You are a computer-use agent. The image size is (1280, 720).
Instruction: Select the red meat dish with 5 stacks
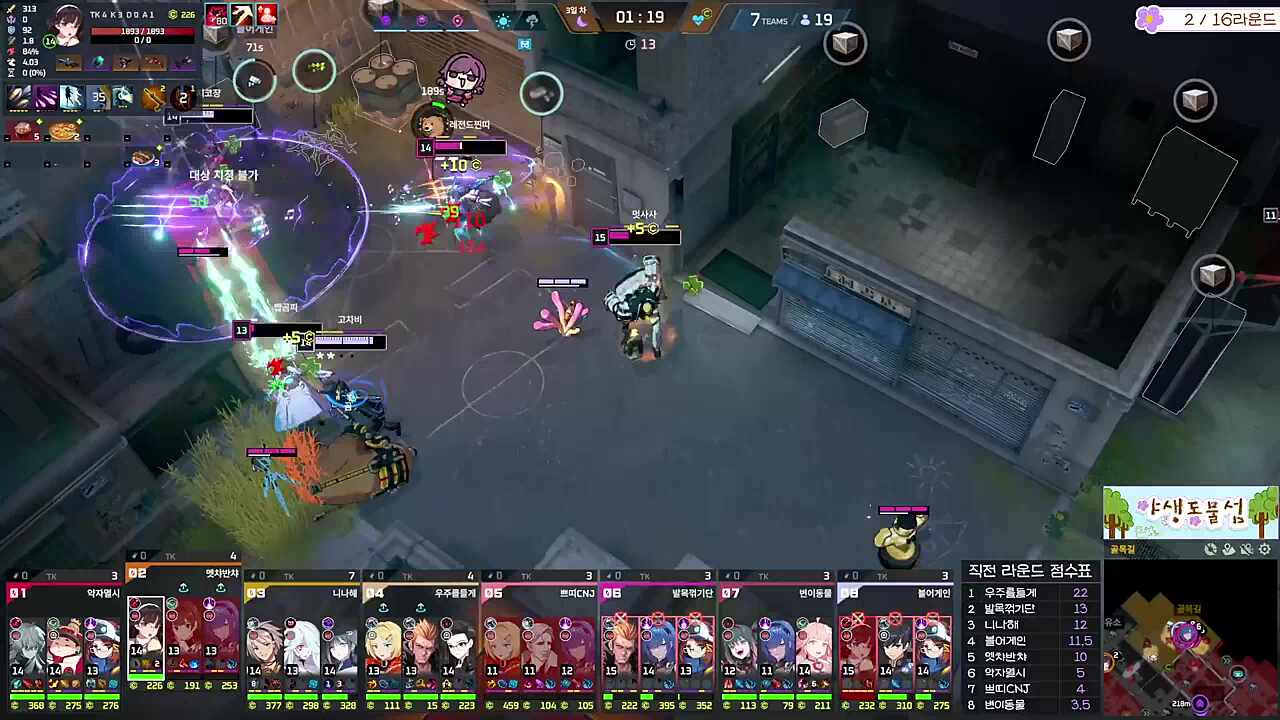click(22, 131)
